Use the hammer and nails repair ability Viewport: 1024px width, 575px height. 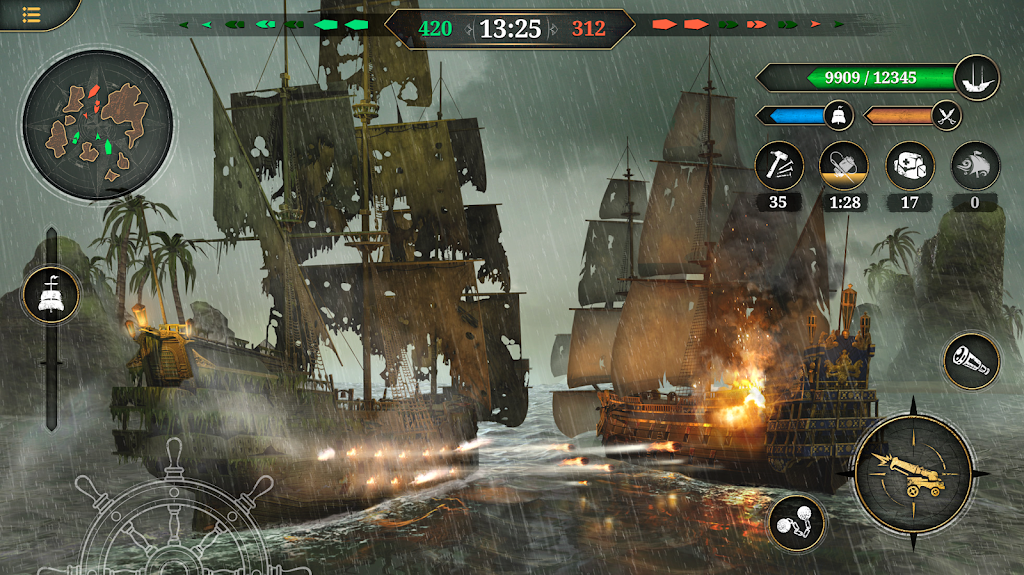coord(779,166)
